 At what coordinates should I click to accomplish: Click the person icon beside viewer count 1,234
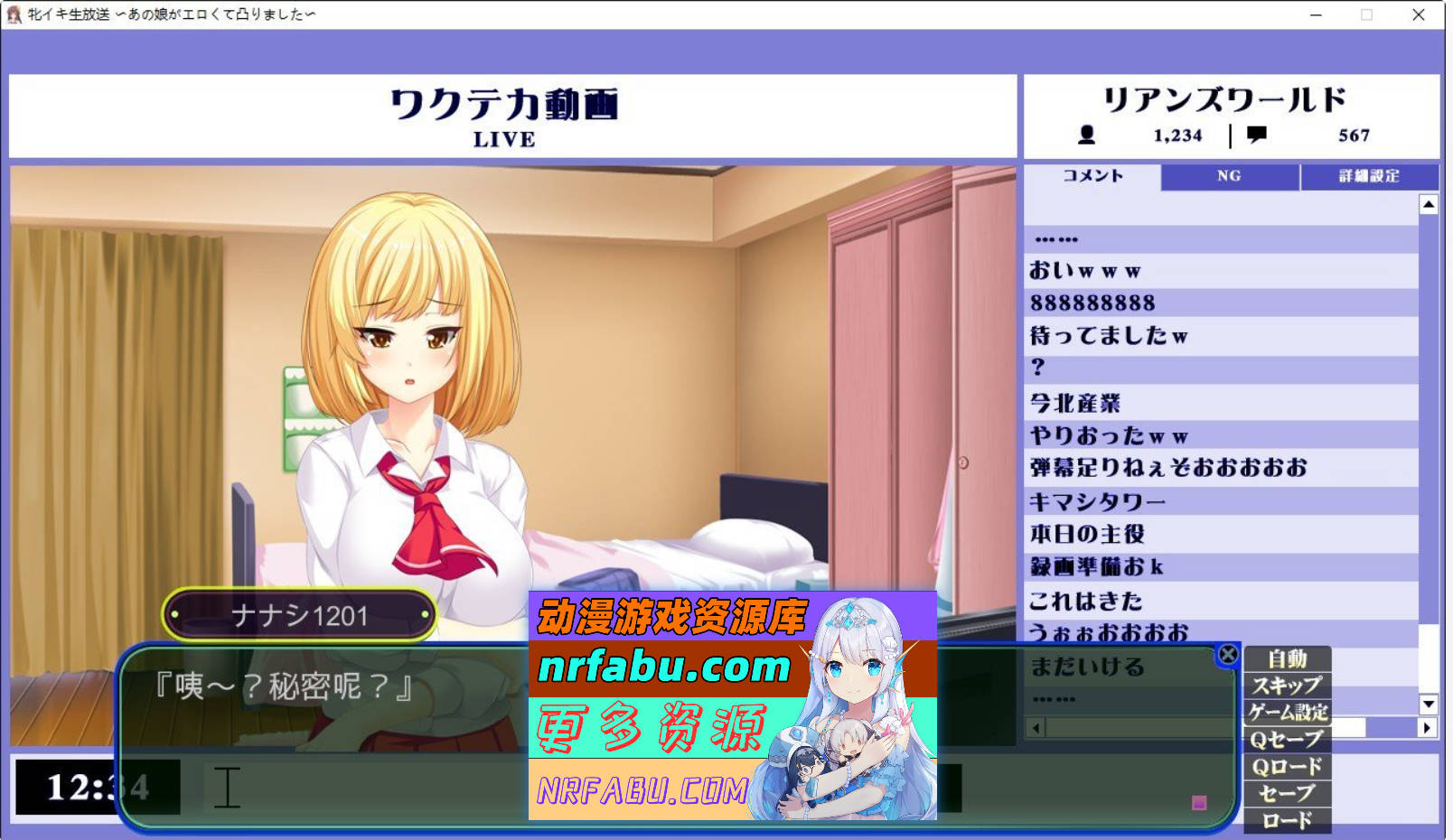pyautogui.click(x=1087, y=135)
